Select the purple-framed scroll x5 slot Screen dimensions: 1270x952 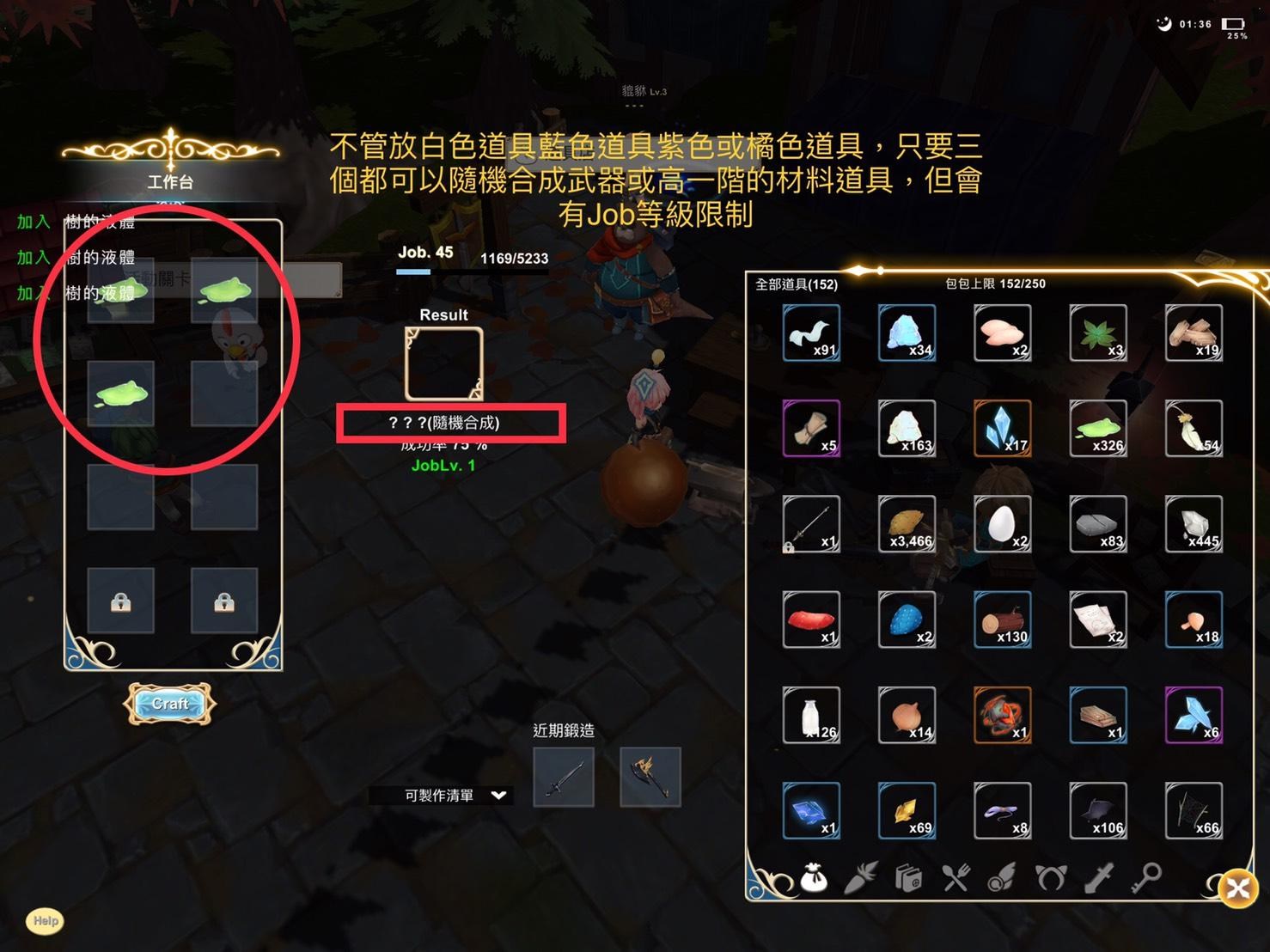click(812, 428)
